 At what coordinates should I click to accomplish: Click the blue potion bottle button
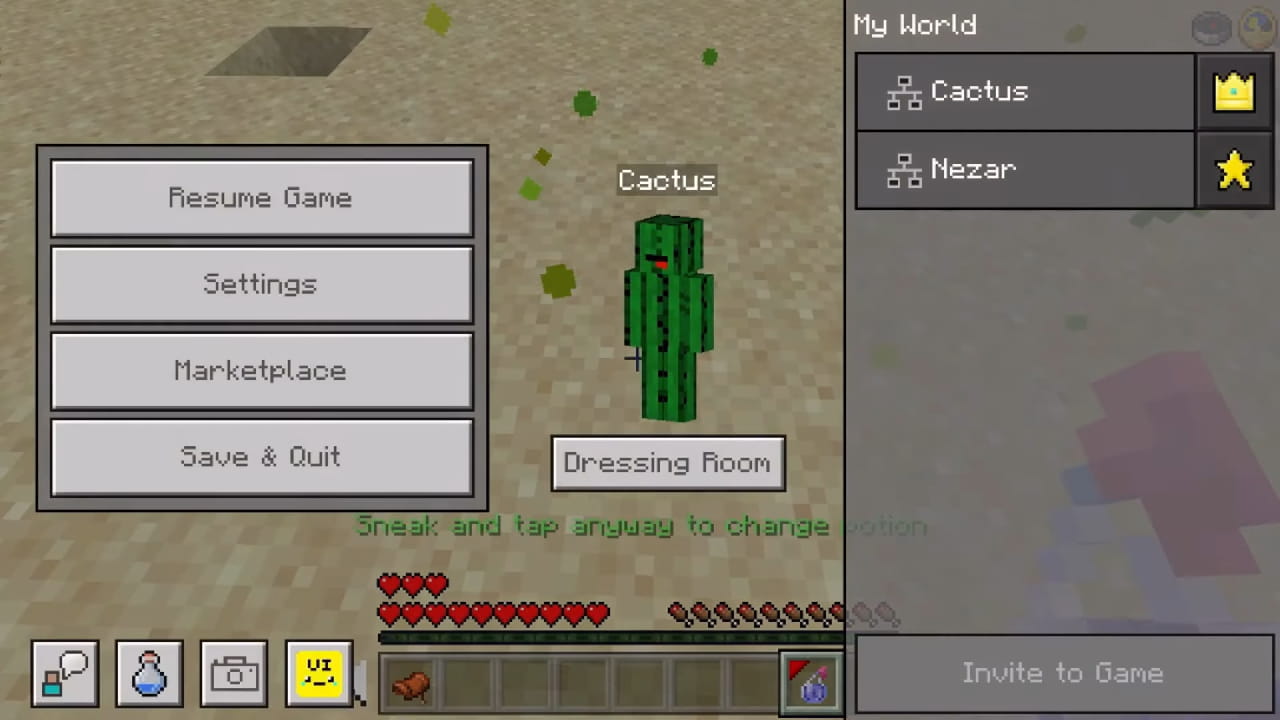coord(150,674)
